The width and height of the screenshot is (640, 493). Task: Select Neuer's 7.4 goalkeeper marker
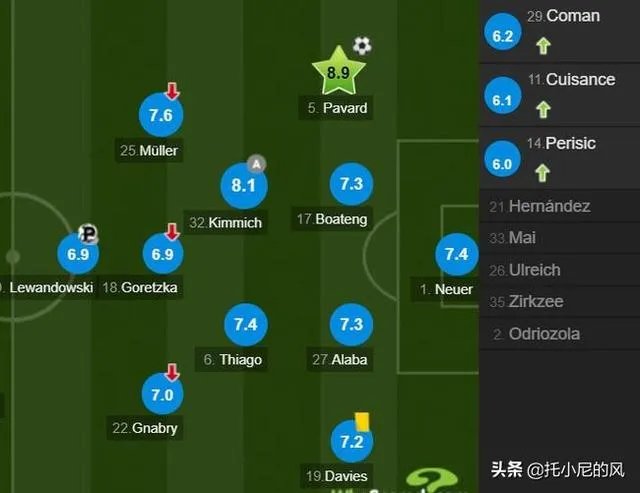click(456, 254)
